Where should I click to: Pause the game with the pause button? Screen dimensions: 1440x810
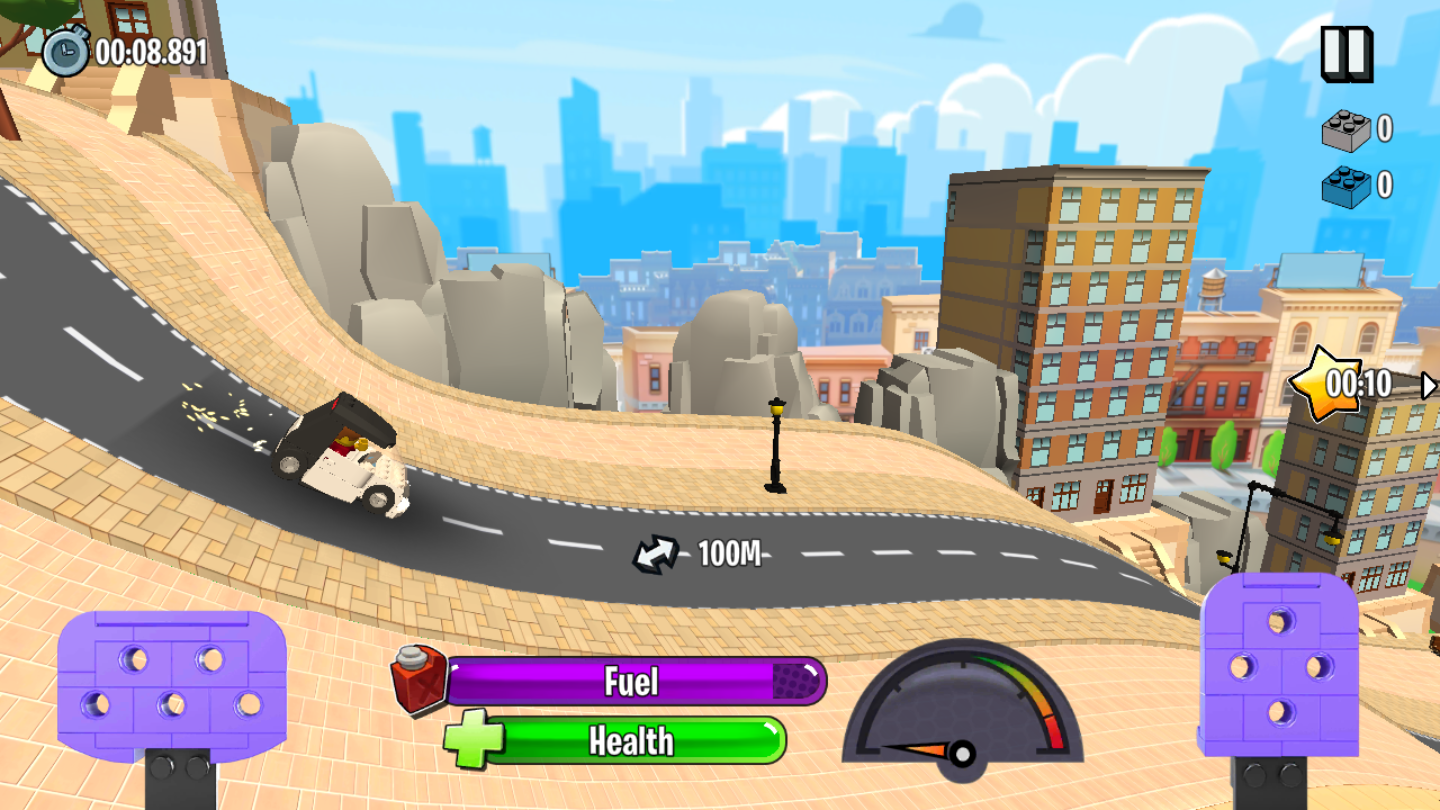[x=1346, y=53]
